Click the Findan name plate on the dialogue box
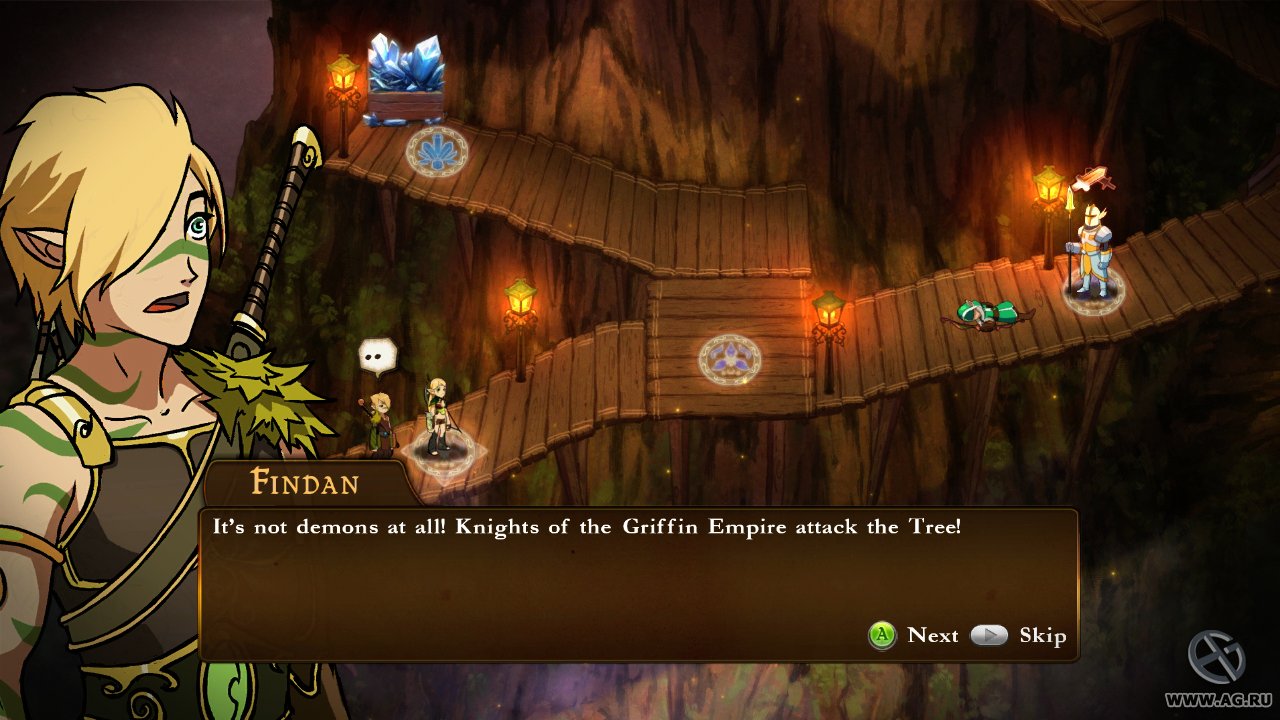The image size is (1280, 720). (x=305, y=484)
